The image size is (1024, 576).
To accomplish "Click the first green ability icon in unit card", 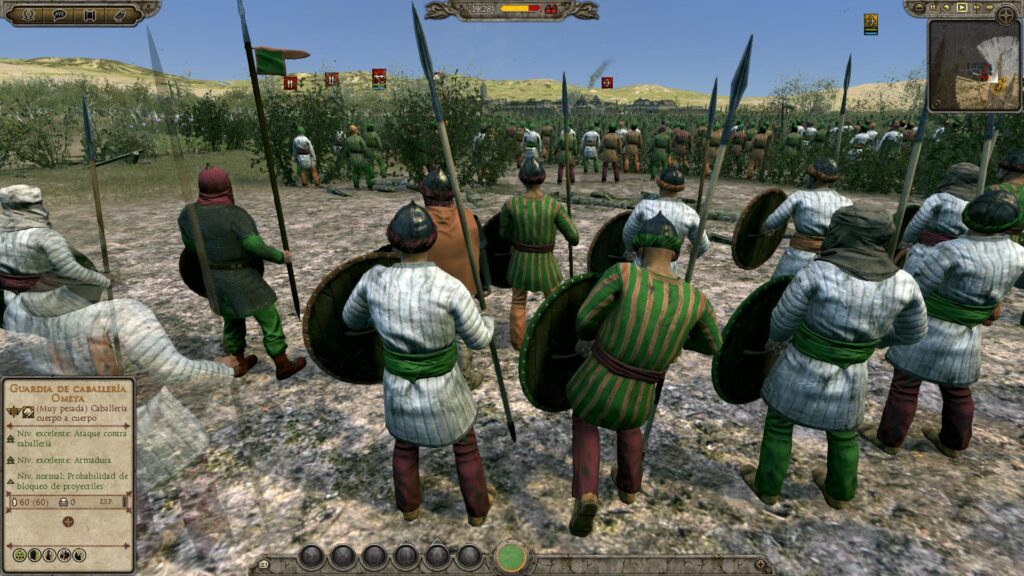I will click(x=19, y=555).
